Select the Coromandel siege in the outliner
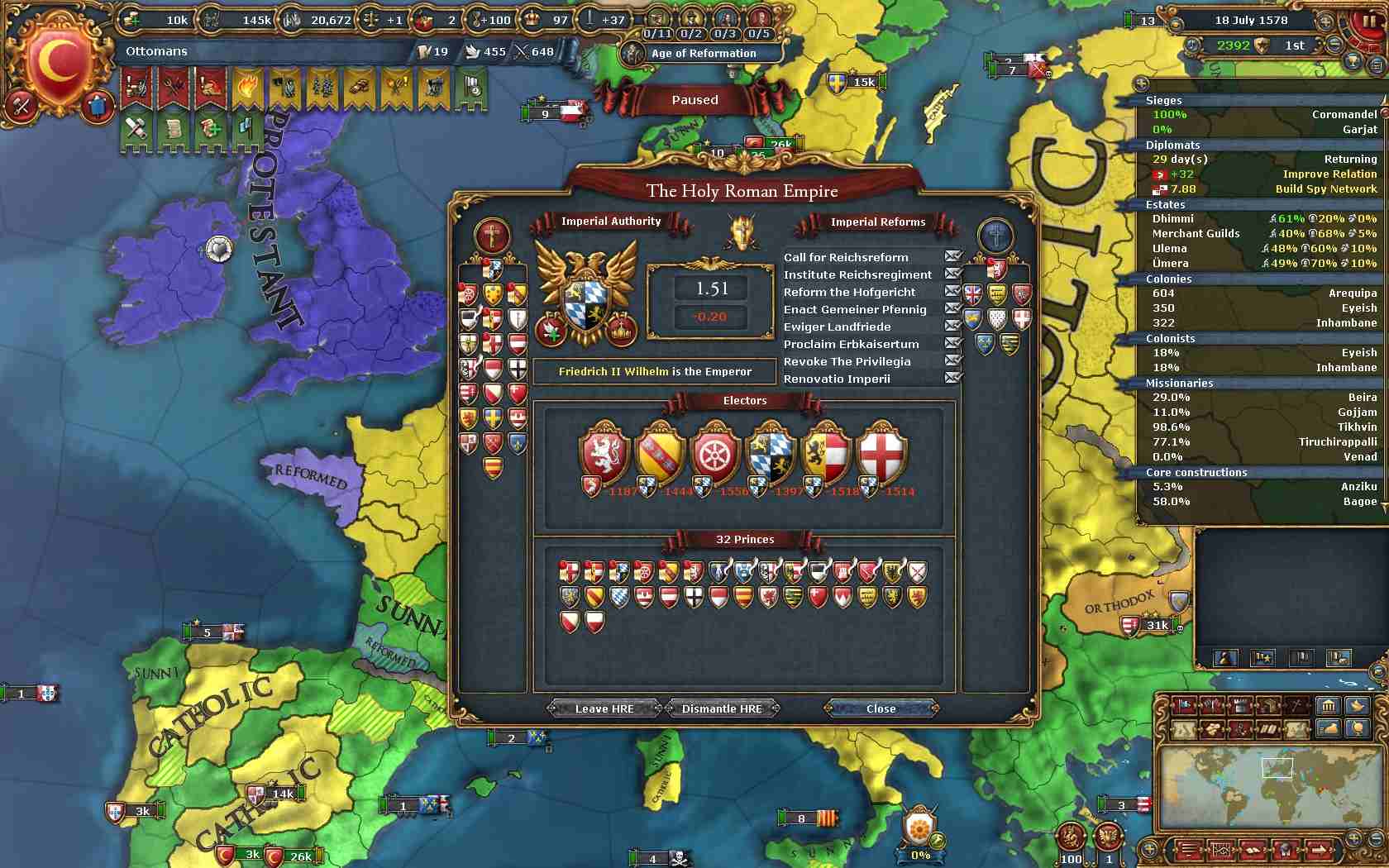 click(x=1344, y=114)
